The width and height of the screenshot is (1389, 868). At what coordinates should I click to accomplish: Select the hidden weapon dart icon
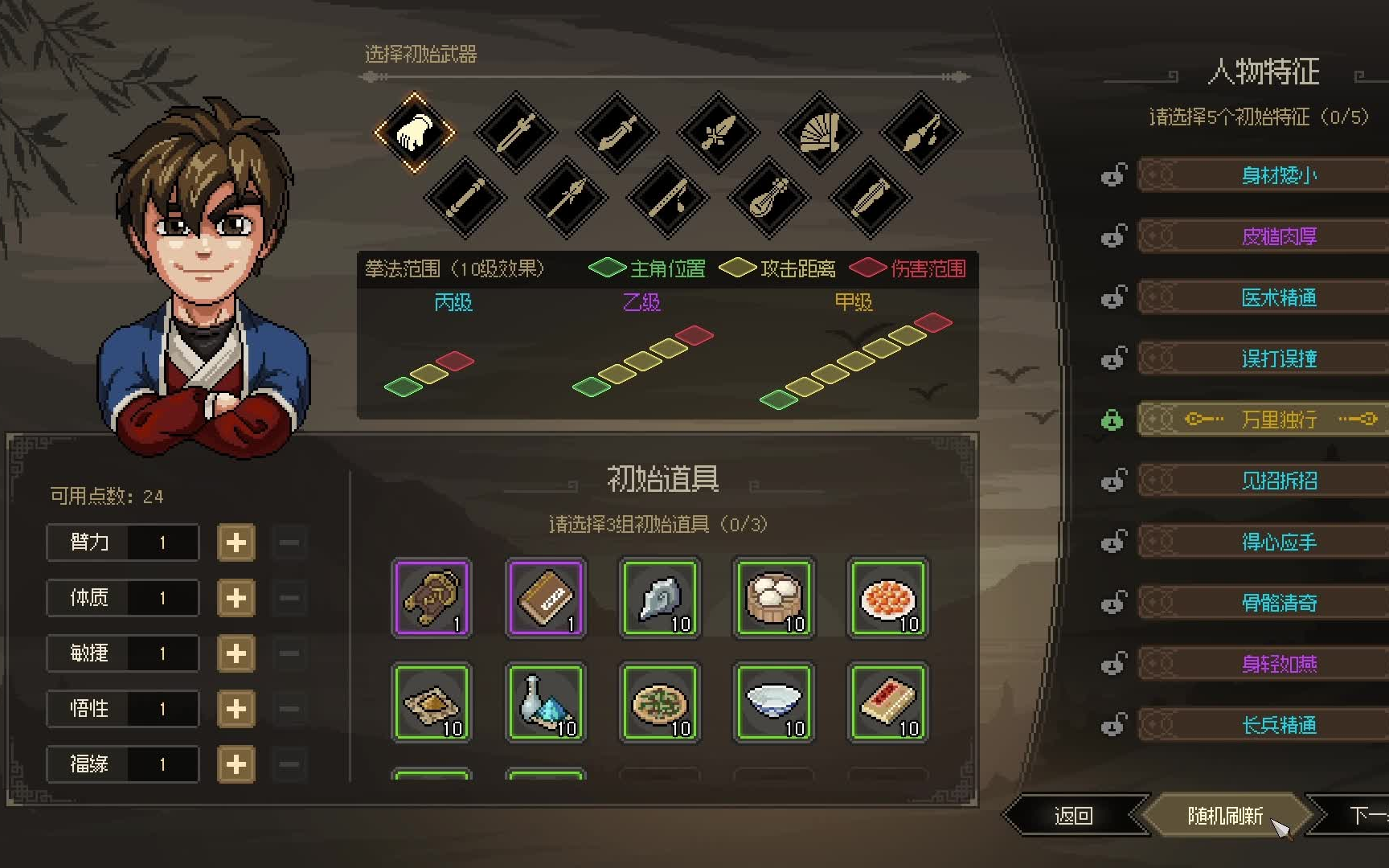tap(919, 133)
